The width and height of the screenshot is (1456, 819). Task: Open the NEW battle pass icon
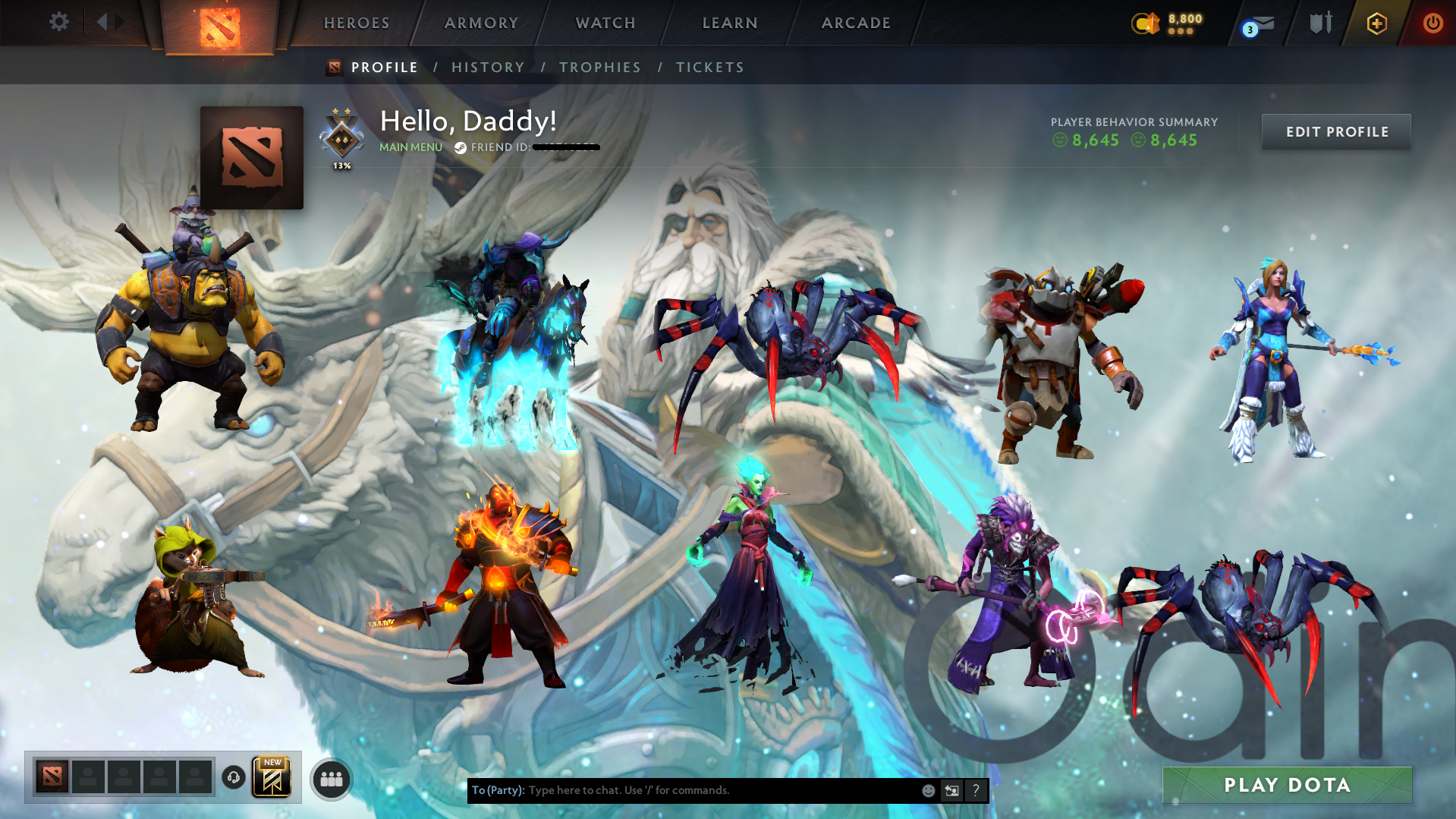[272, 776]
